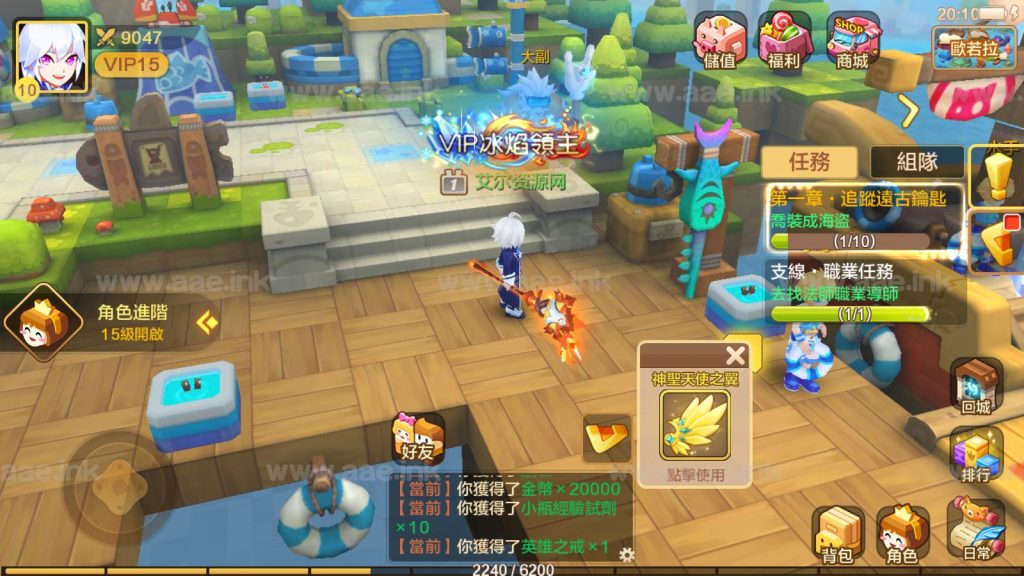Open the 背包 backpack inventory
Image resolution: width=1024 pixels, height=576 pixels.
pyautogui.click(x=838, y=532)
